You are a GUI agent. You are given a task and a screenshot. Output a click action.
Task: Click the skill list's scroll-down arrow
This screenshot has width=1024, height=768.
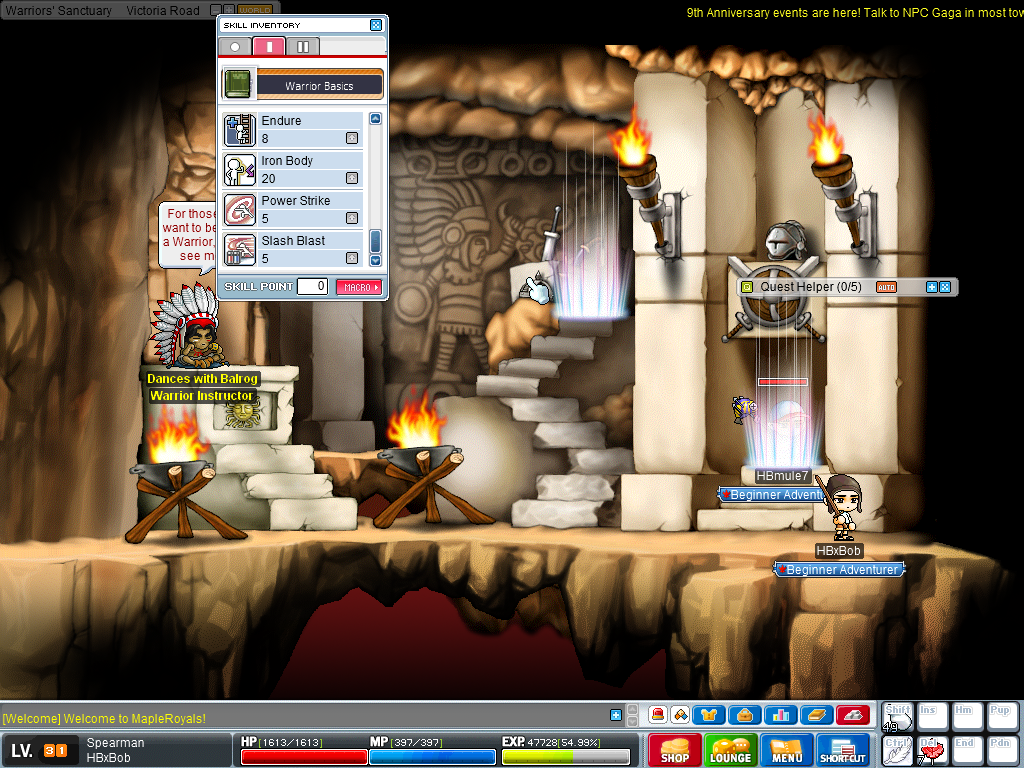(376, 260)
